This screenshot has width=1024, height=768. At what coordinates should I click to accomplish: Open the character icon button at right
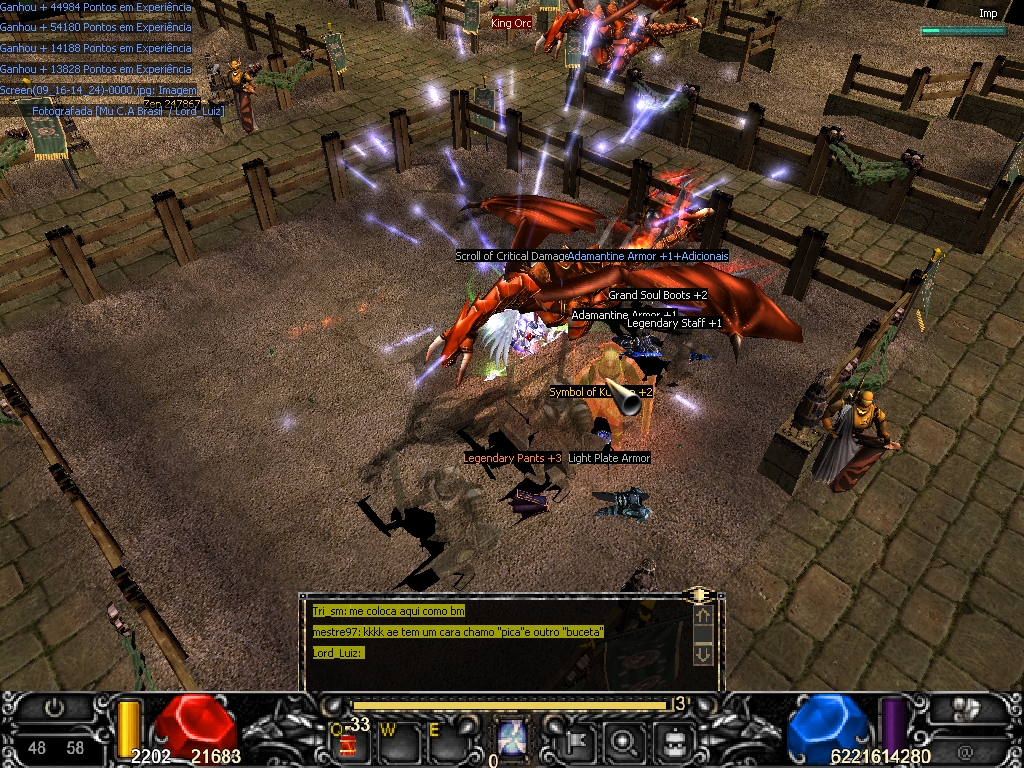coord(966,708)
